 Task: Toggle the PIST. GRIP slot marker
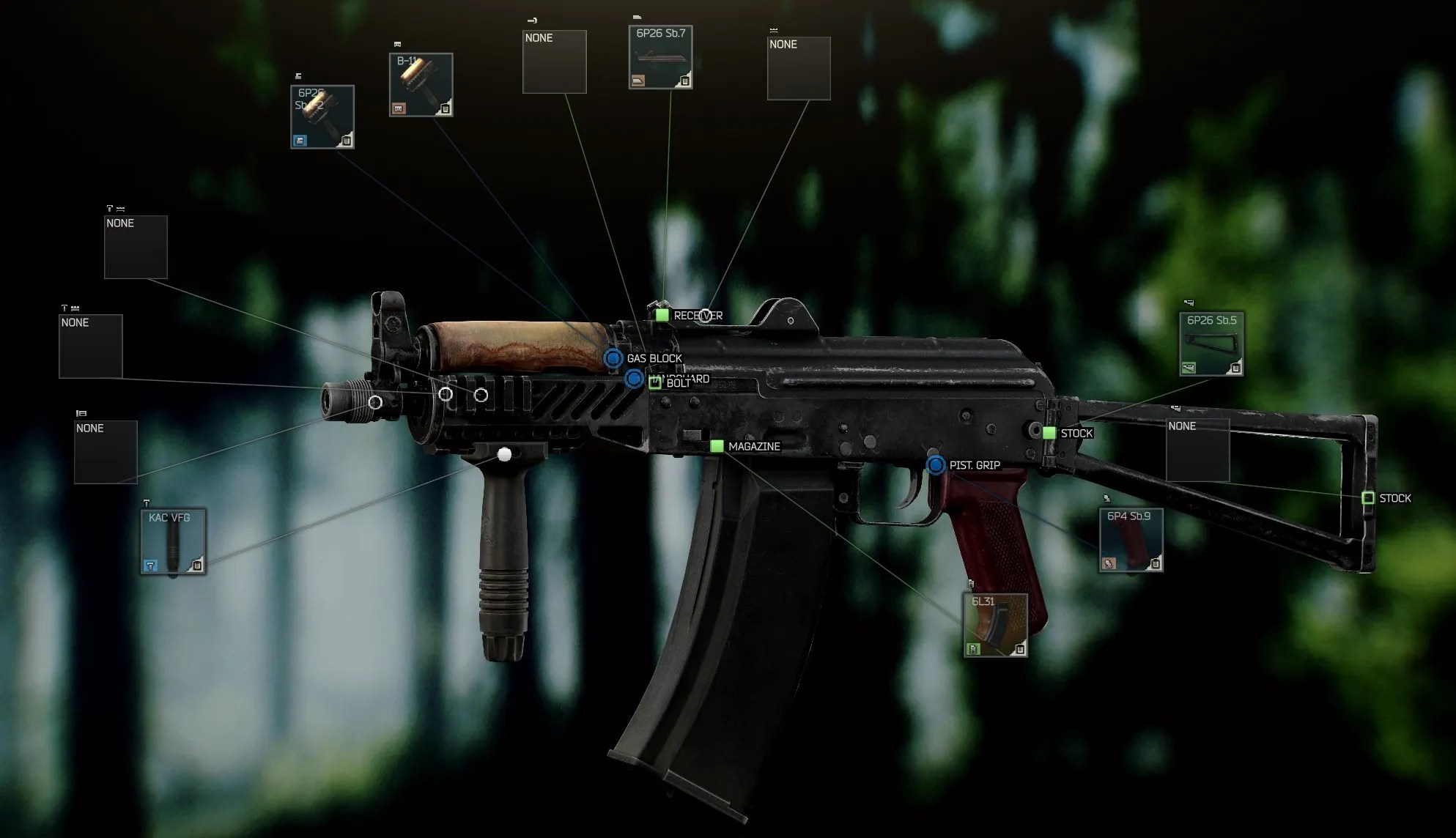tap(936, 464)
